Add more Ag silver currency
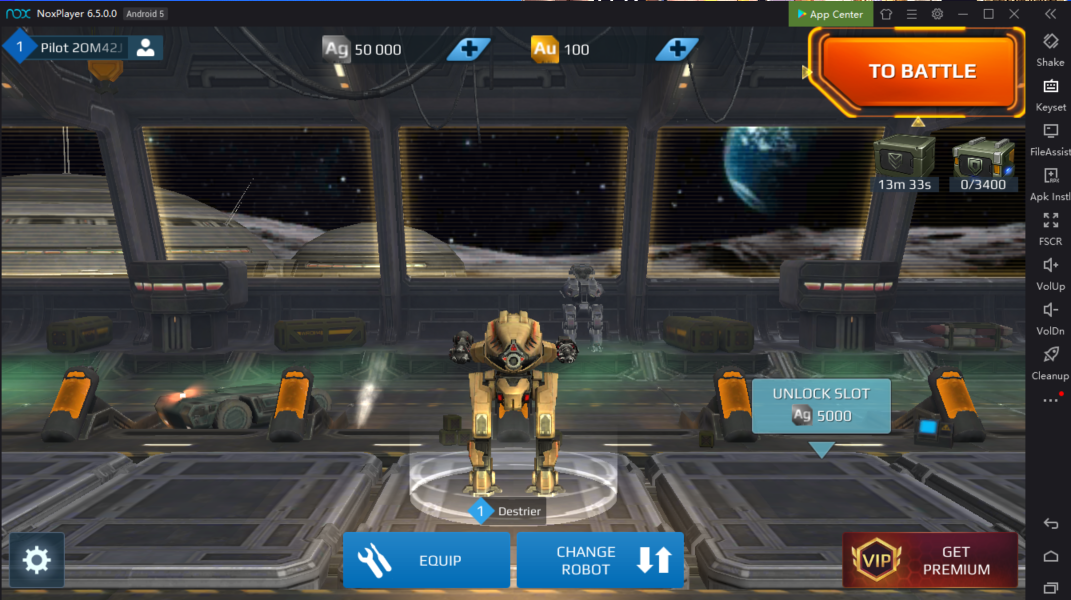 click(x=468, y=49)
